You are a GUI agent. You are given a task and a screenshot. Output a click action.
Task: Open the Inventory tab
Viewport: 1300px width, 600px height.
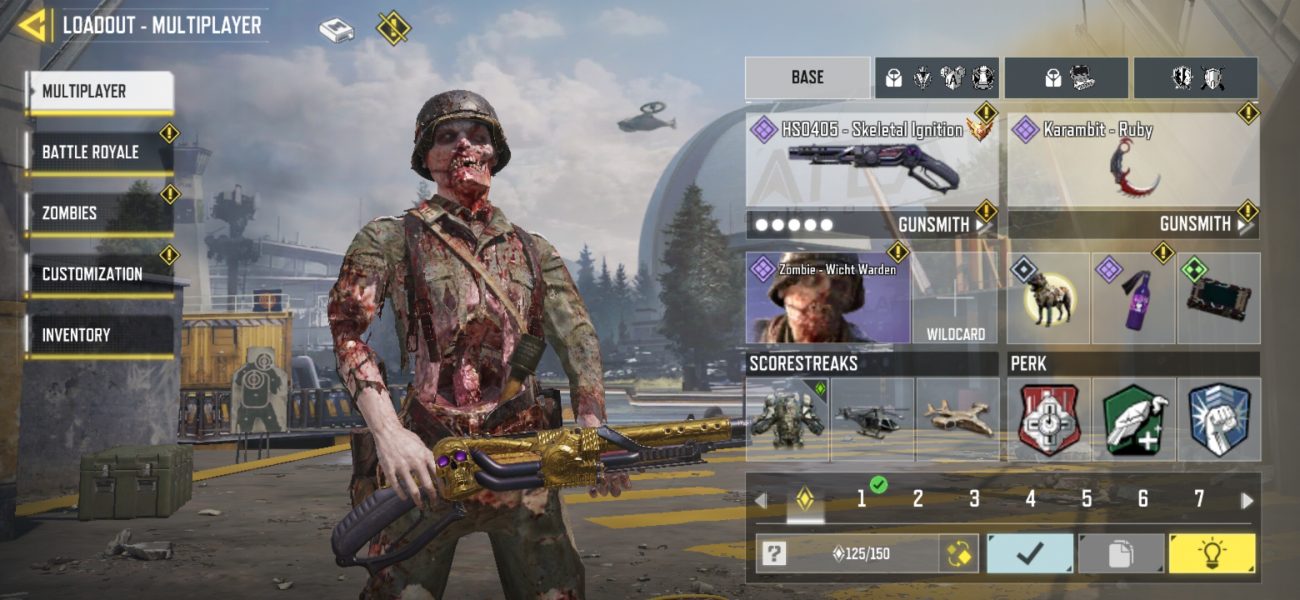click(100, 335)
